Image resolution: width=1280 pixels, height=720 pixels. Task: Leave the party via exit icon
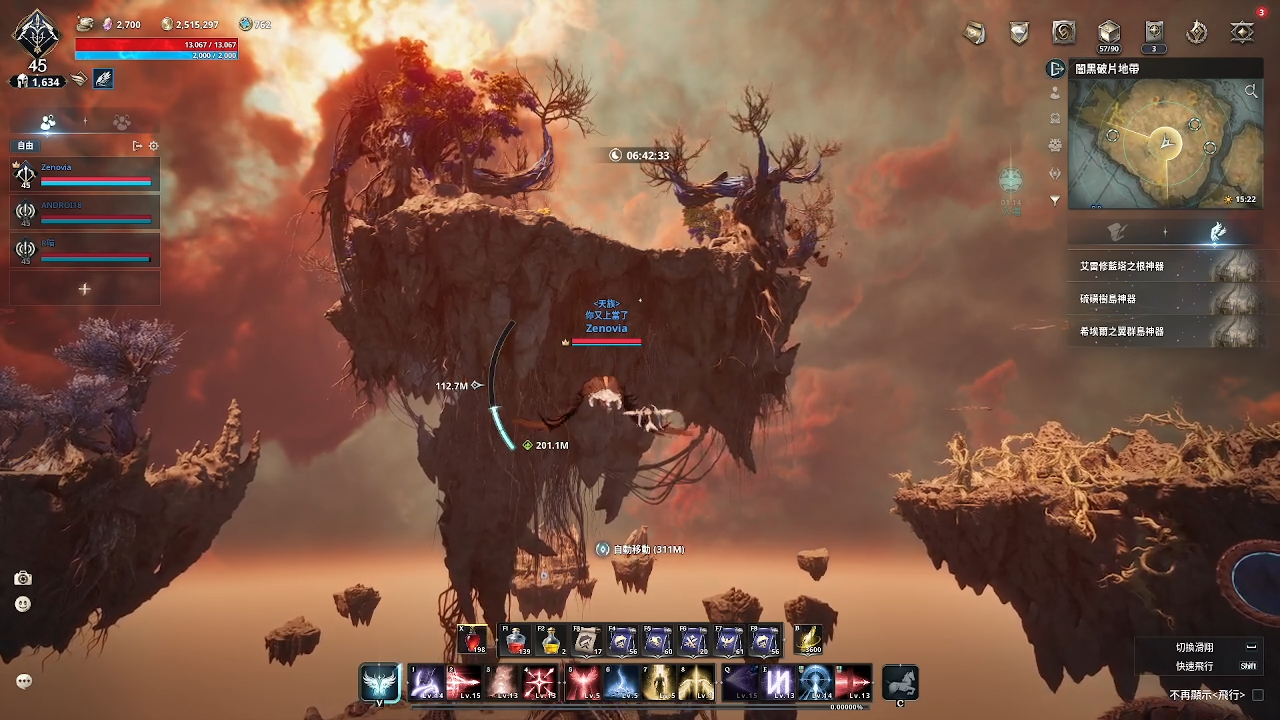point(137,146)
